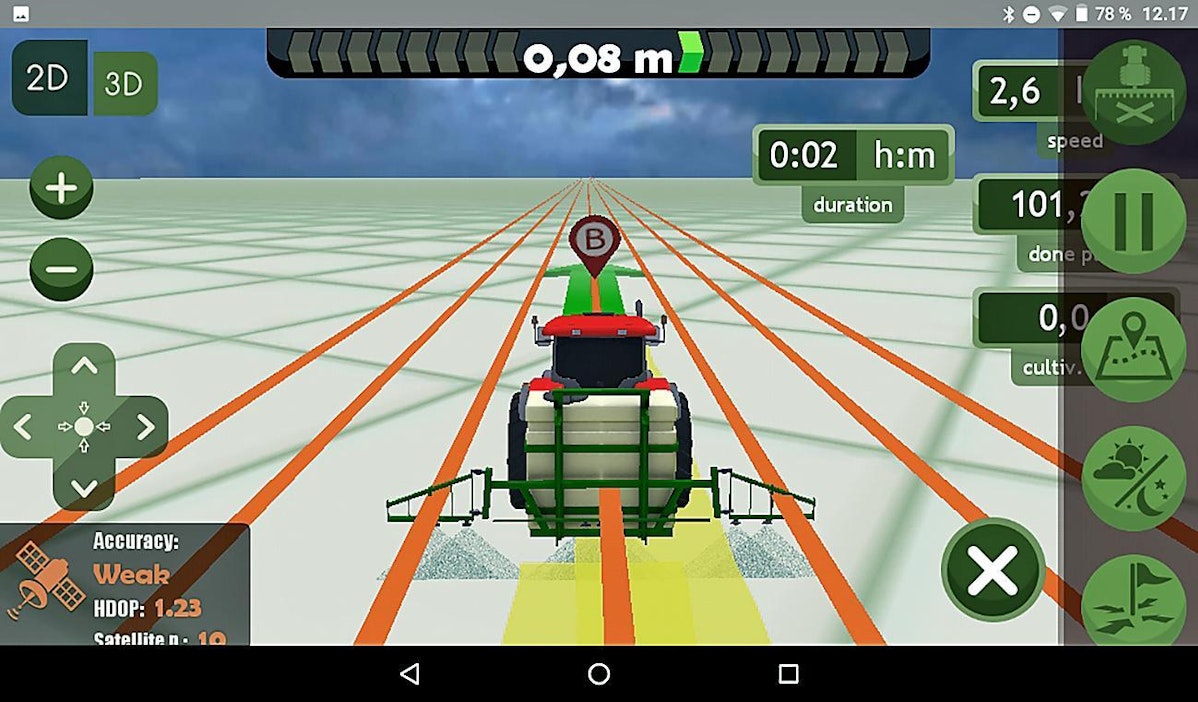This screenshot has width=1198, height=702.
Task: Tap the right arrow on the direction pad
Action: coord(145,428)
